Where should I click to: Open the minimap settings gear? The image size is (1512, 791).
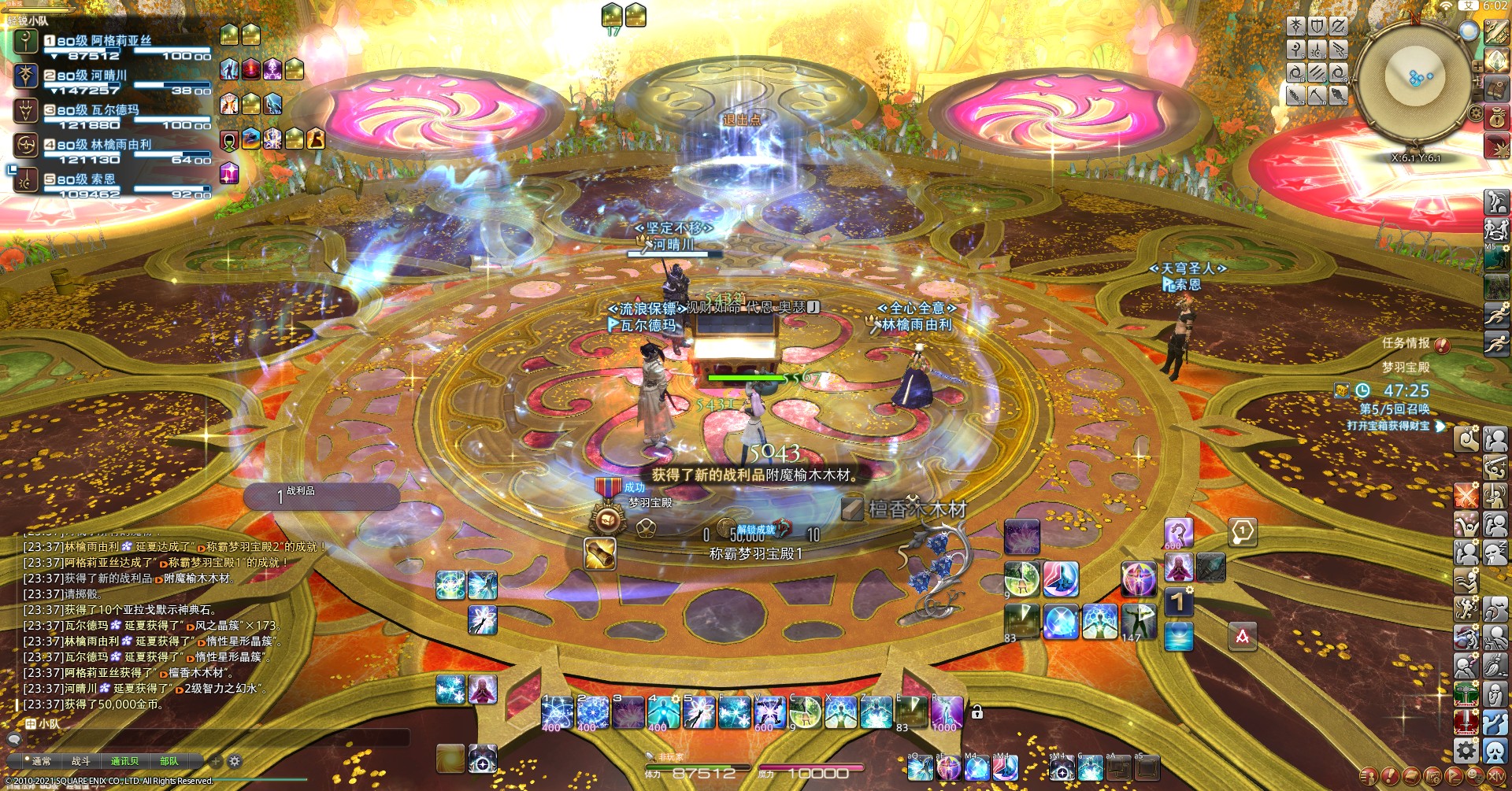click(x=1476, y=113)
